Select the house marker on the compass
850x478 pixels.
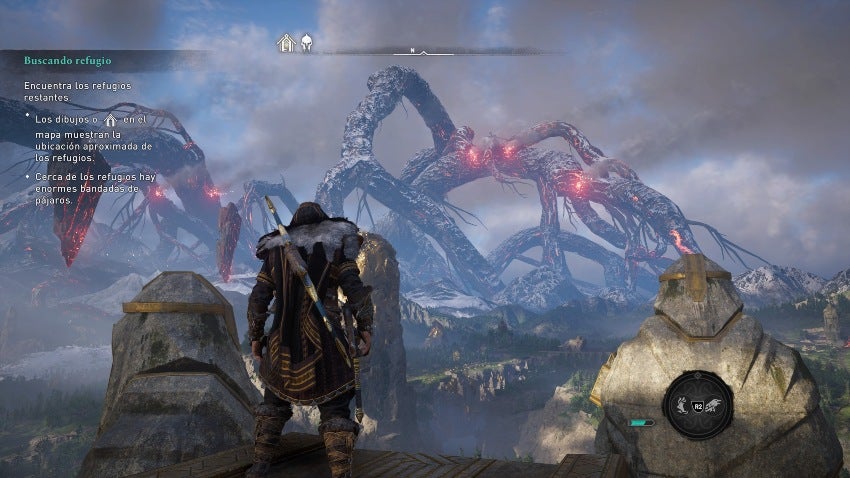(x=287, y=44)
